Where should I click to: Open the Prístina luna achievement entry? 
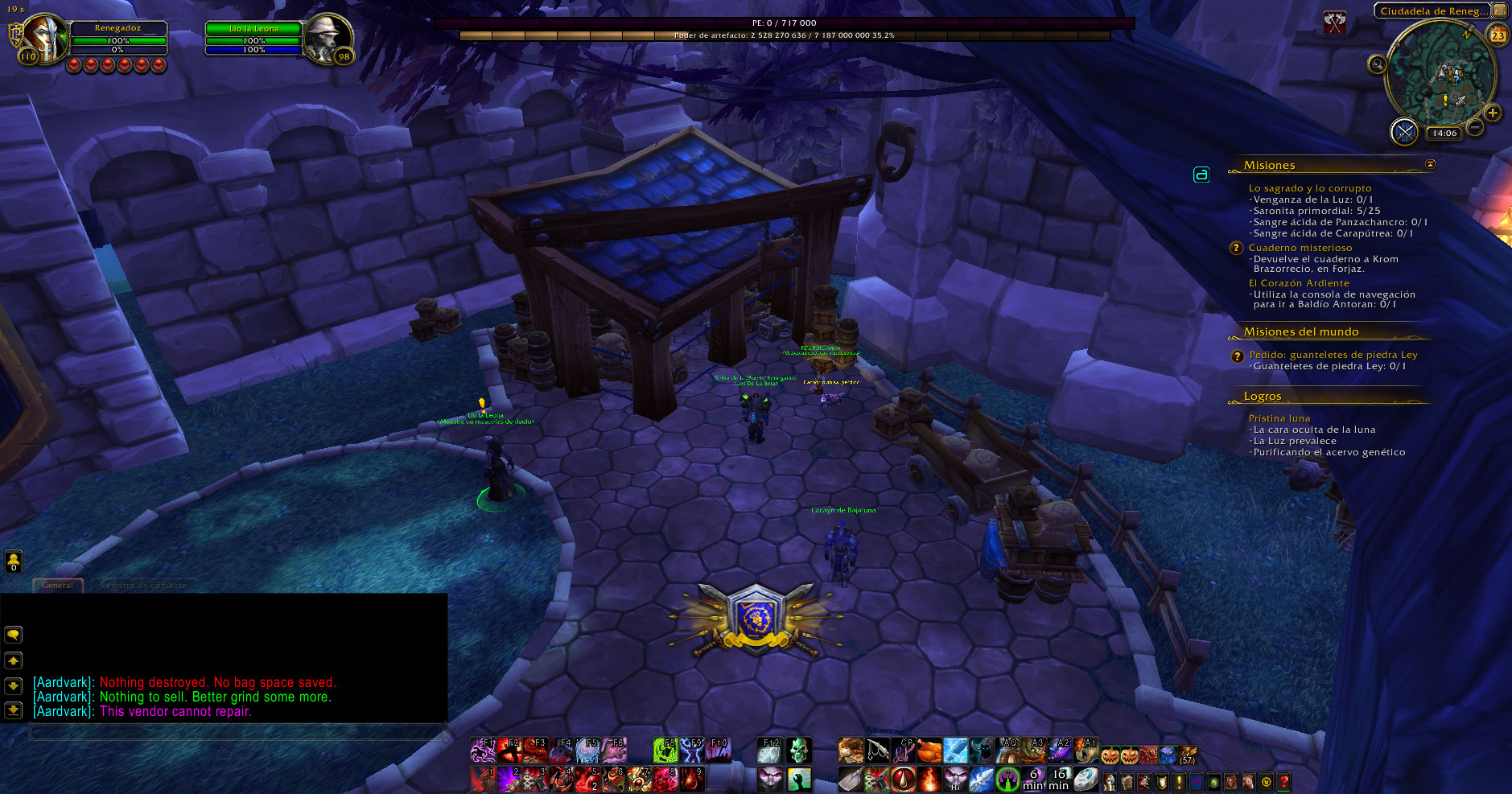coord(1279,418)
